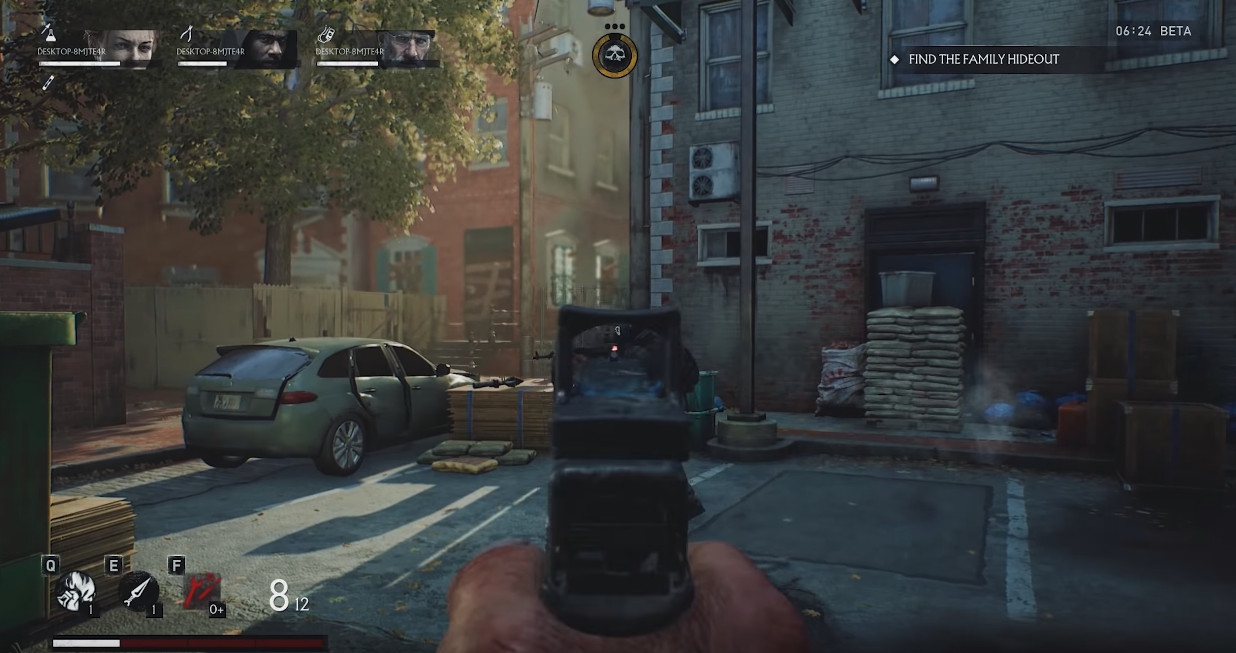Click the skull emblem with gold ring
This screenshot has height=653, width=1236.
(613, 56)
